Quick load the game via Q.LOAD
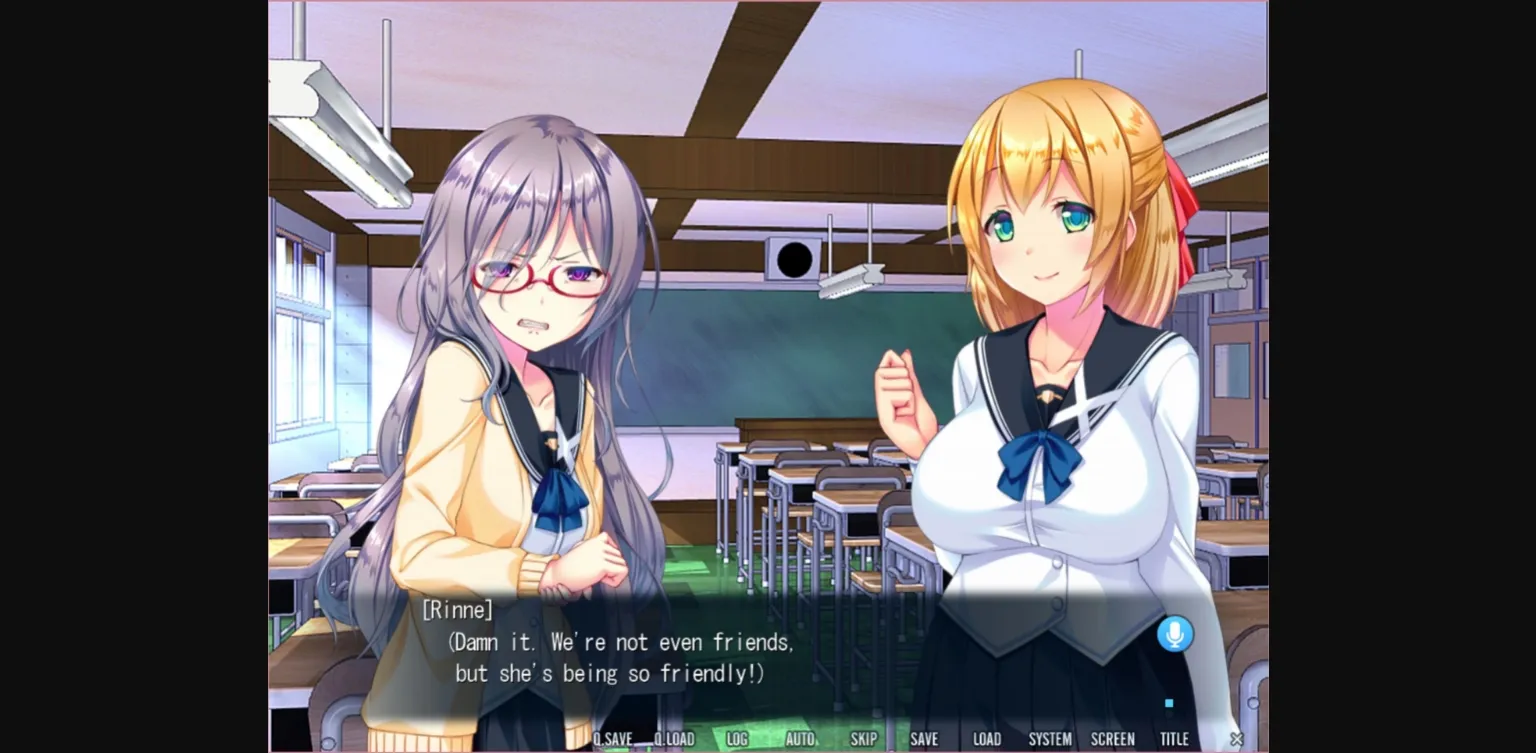This screenshot has height=753, width=1536. tap(674, 738)
